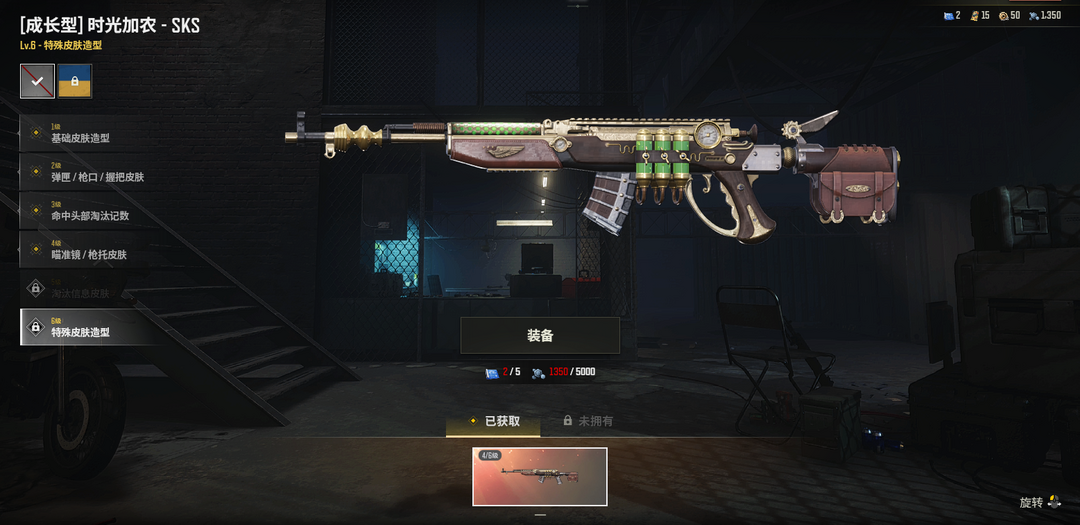Select the default no-camo swatch with checkmark
1080x525 pixels.
(37, 82)
